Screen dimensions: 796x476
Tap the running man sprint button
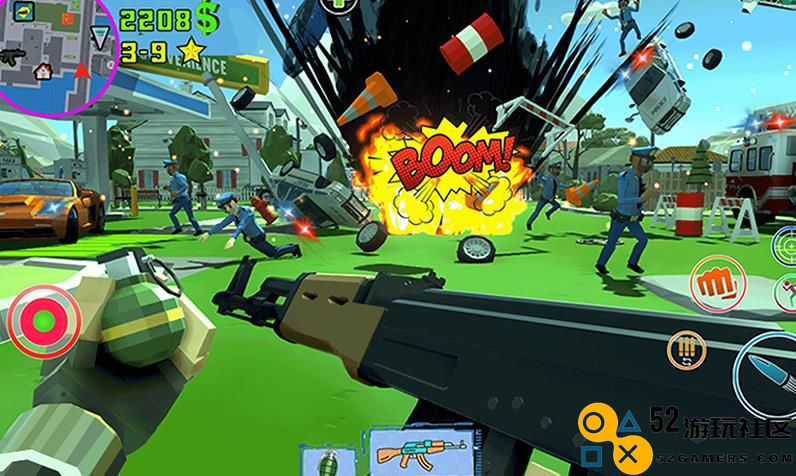click(x=785, y=293)
